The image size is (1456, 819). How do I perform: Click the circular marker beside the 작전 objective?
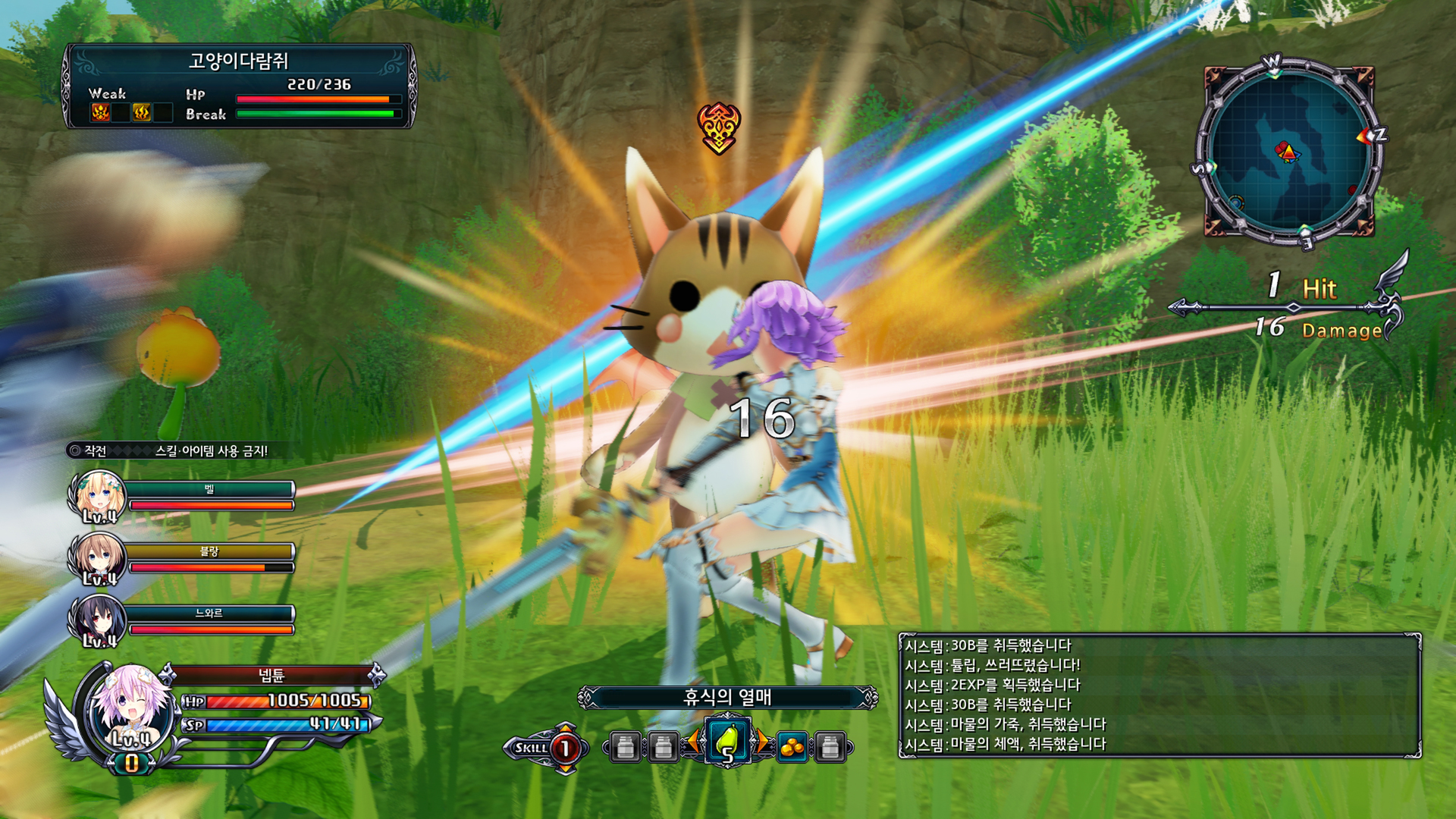click(74, 450)
